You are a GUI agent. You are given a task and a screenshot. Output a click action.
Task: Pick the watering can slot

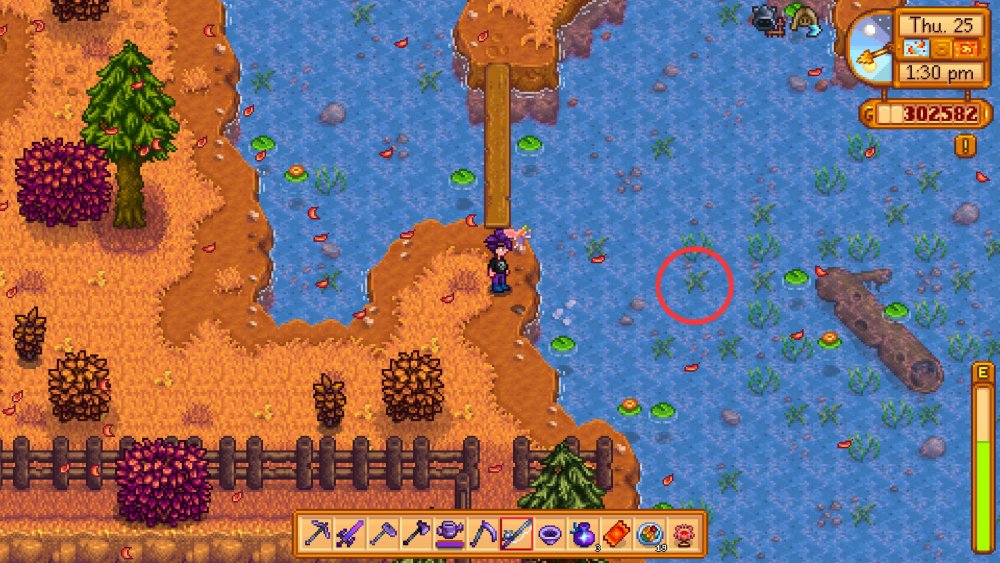(449, 533)
